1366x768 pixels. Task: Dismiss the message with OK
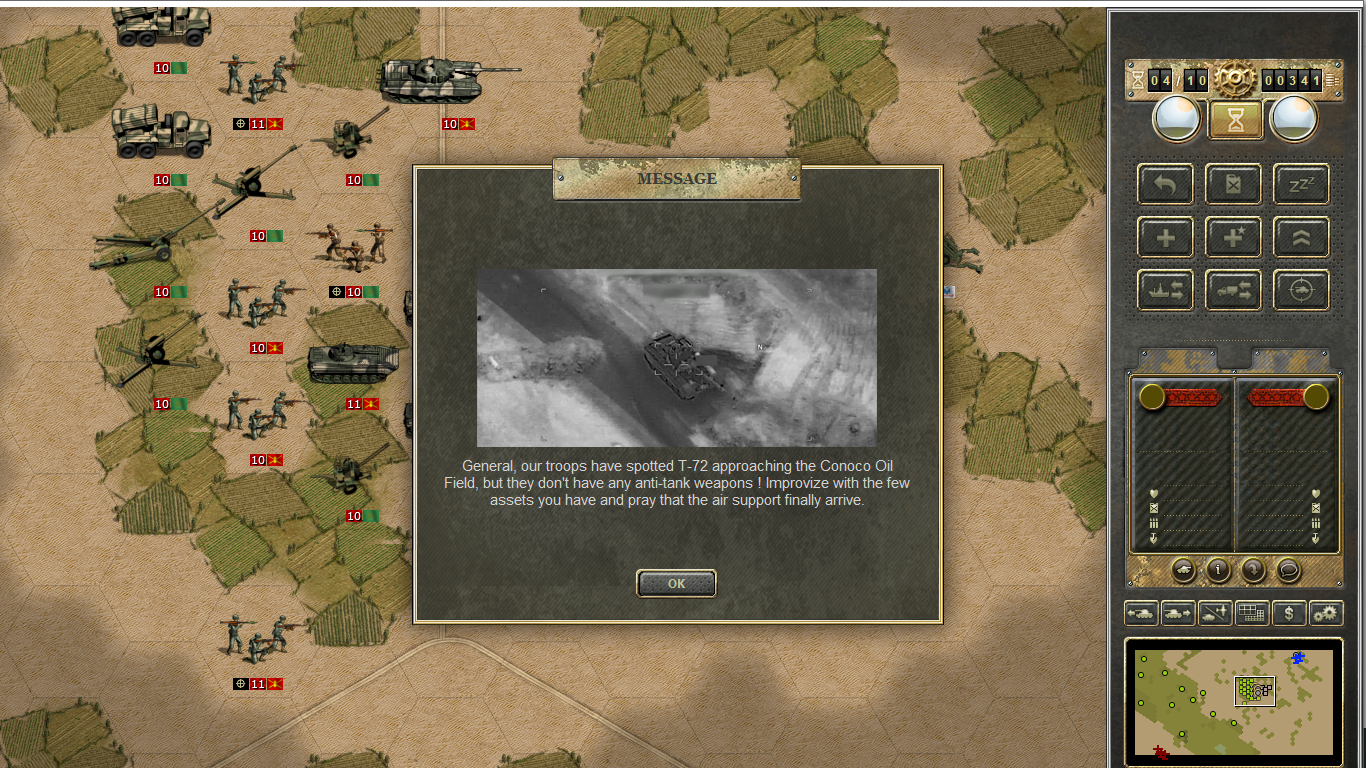pos(676,583)
